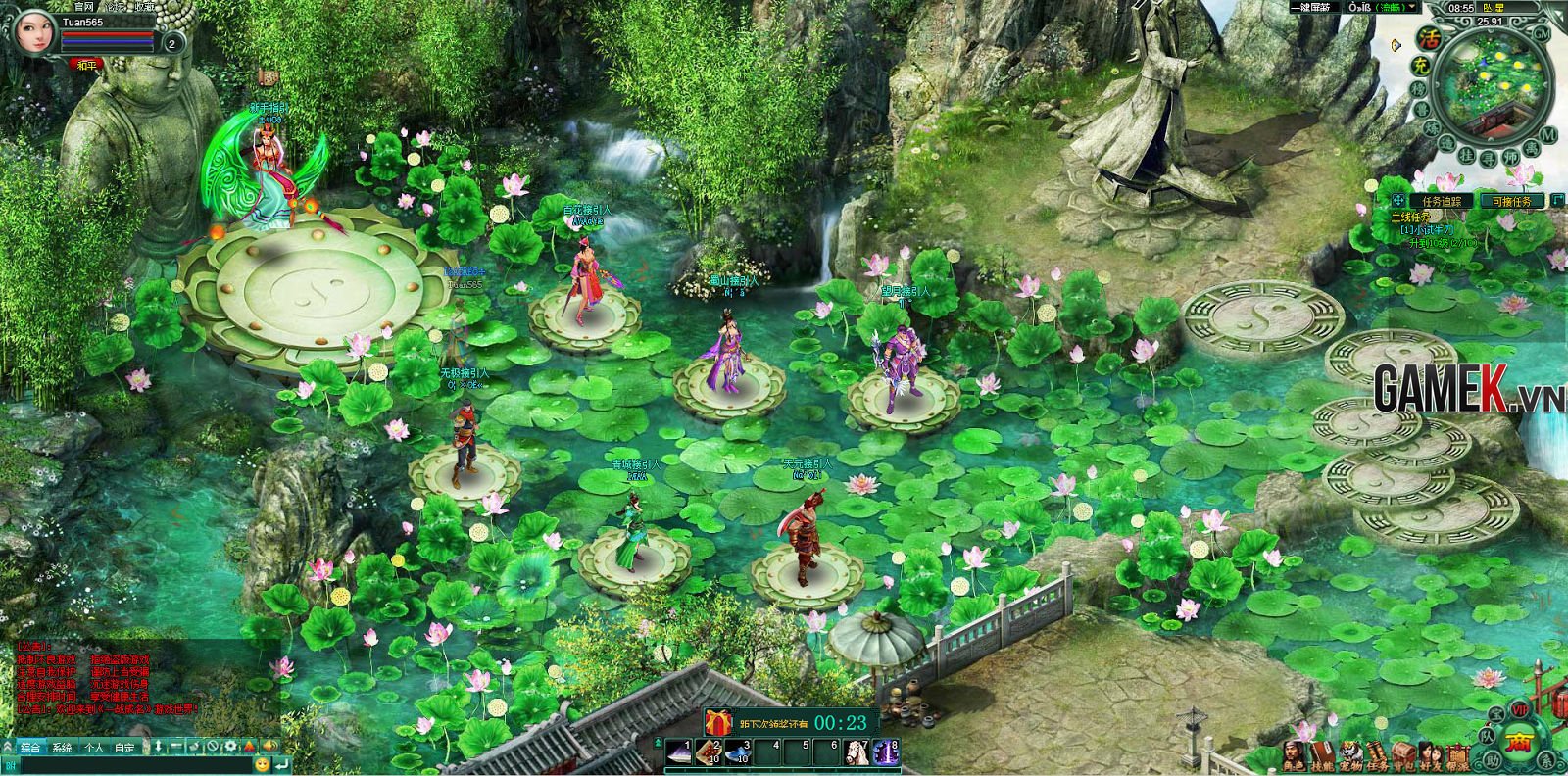Switch to the 可接任务 quest tab
This screenshot has height=776, width=1568.
1512,201
